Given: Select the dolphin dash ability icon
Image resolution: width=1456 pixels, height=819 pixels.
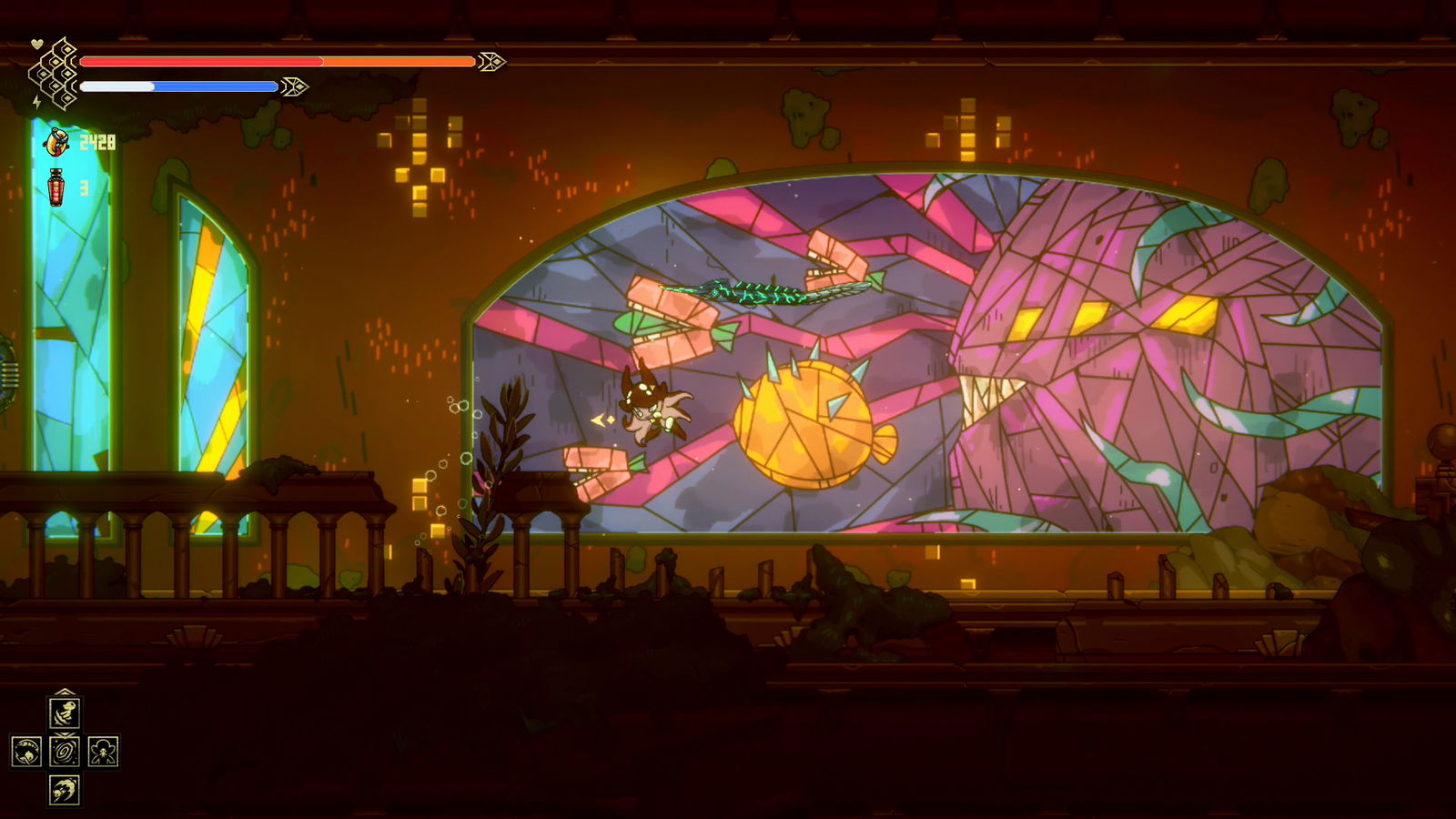Looking at the screenshot, I should click(x=65, y=713).
